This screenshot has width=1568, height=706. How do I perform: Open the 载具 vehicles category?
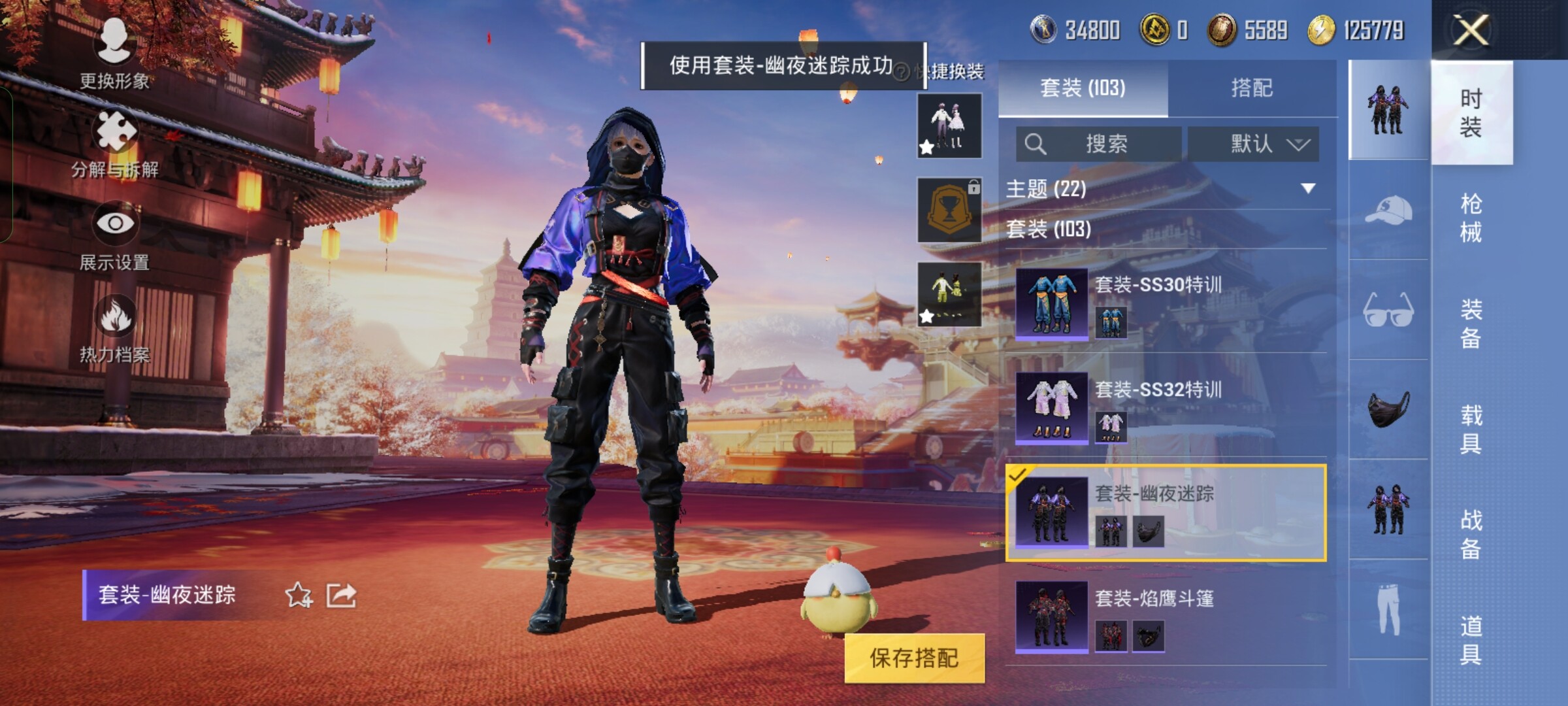(1471, 429)
